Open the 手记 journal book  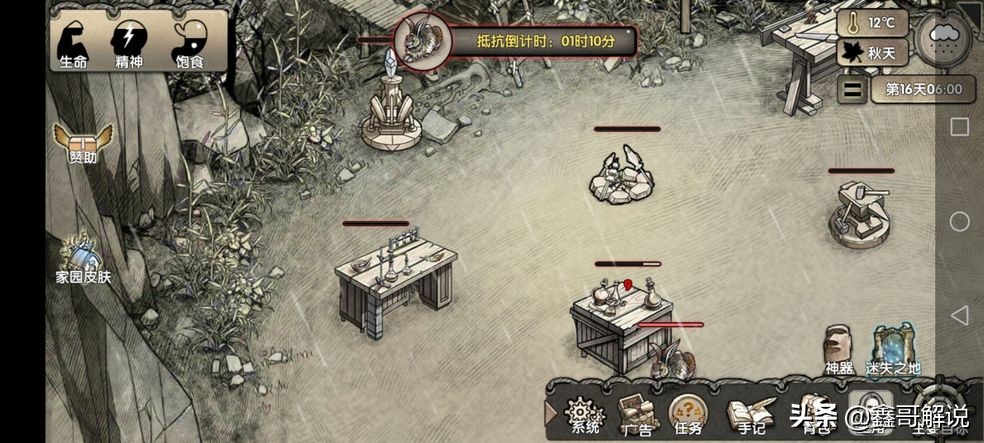point(745,411)
